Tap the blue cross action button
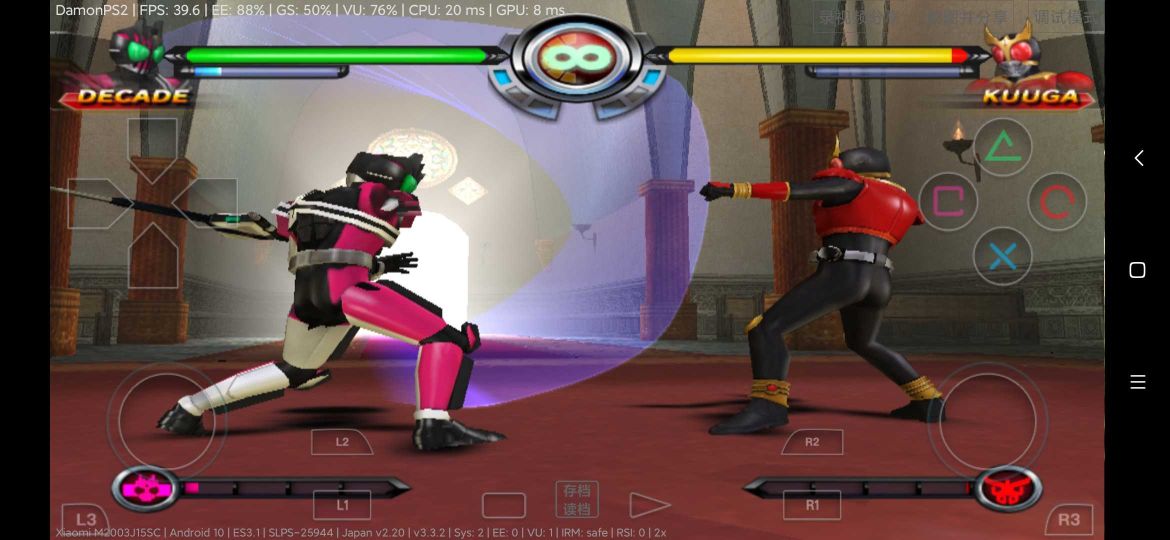This screenshot has width=1170, height=540. pyautogui.click(x=1002, y=257)
